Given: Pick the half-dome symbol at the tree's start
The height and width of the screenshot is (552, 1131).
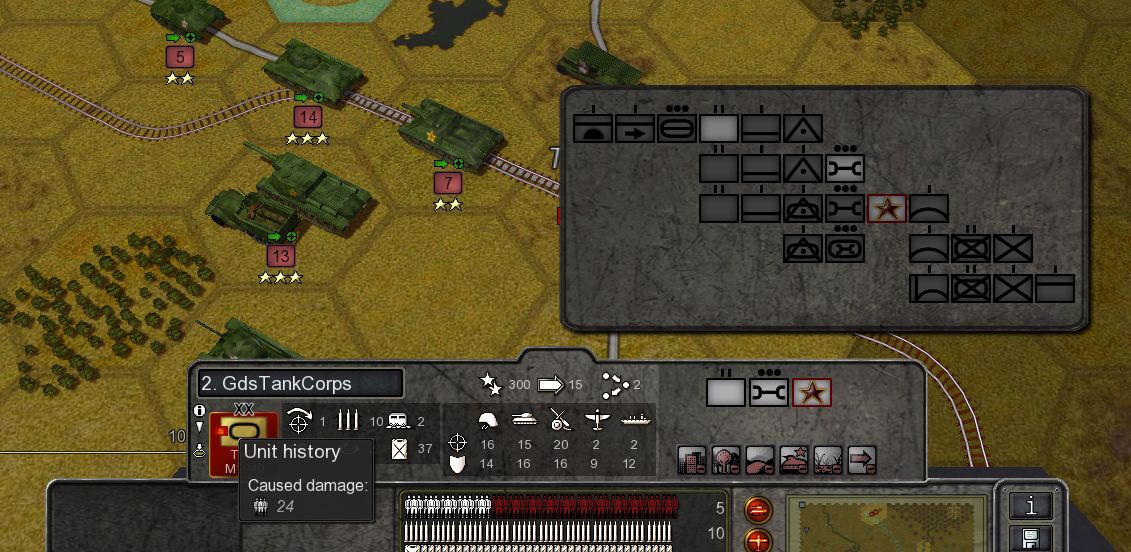Looking at the screenshot, I should 593,128.
